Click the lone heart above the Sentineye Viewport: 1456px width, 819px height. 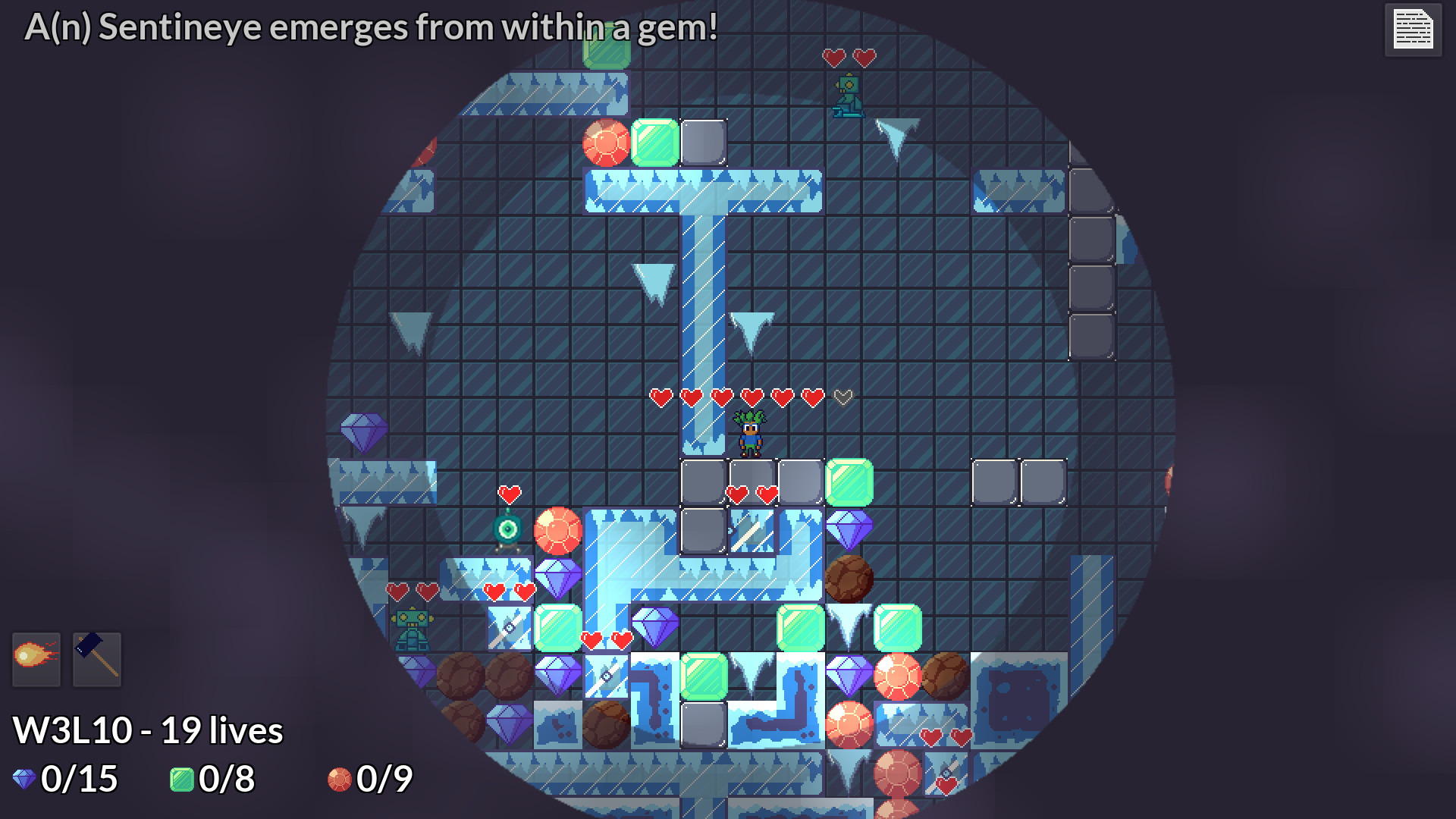coord(509,492)
